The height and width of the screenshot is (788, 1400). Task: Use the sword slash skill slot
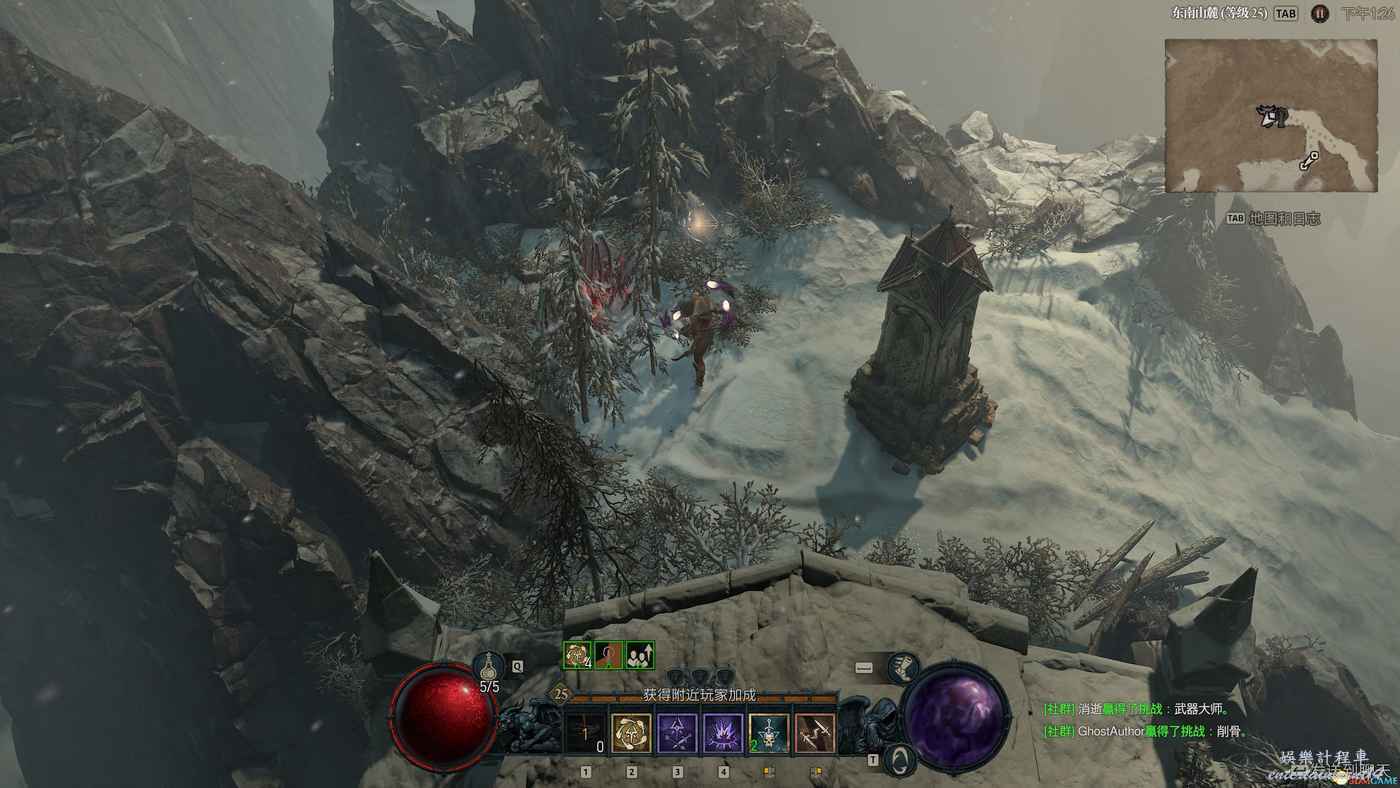point(815,733)
